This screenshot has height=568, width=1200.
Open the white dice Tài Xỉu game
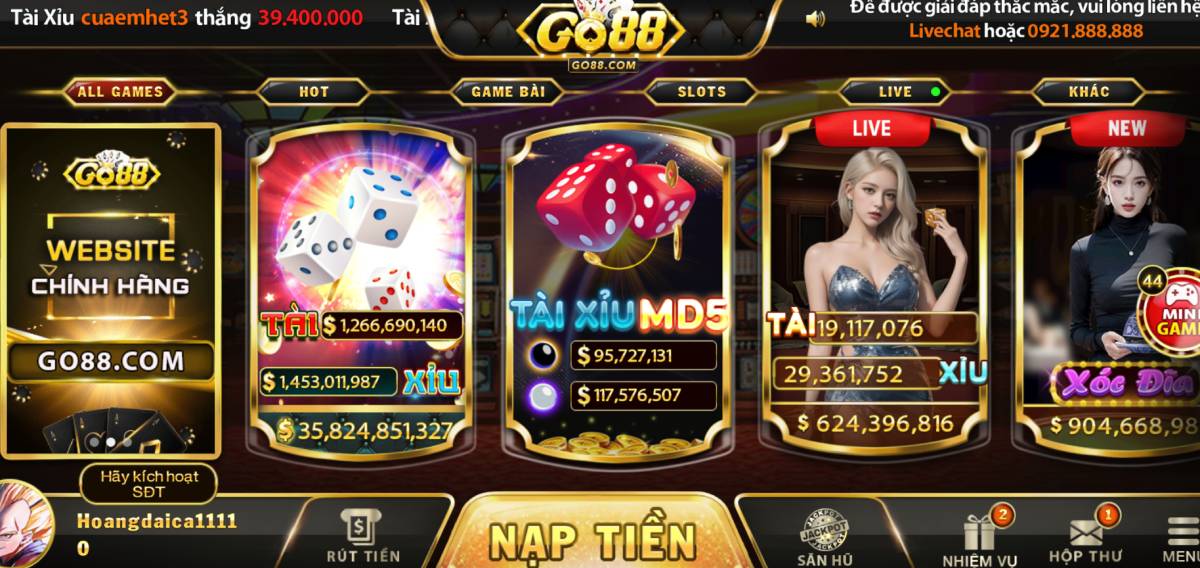coord(361,240)
